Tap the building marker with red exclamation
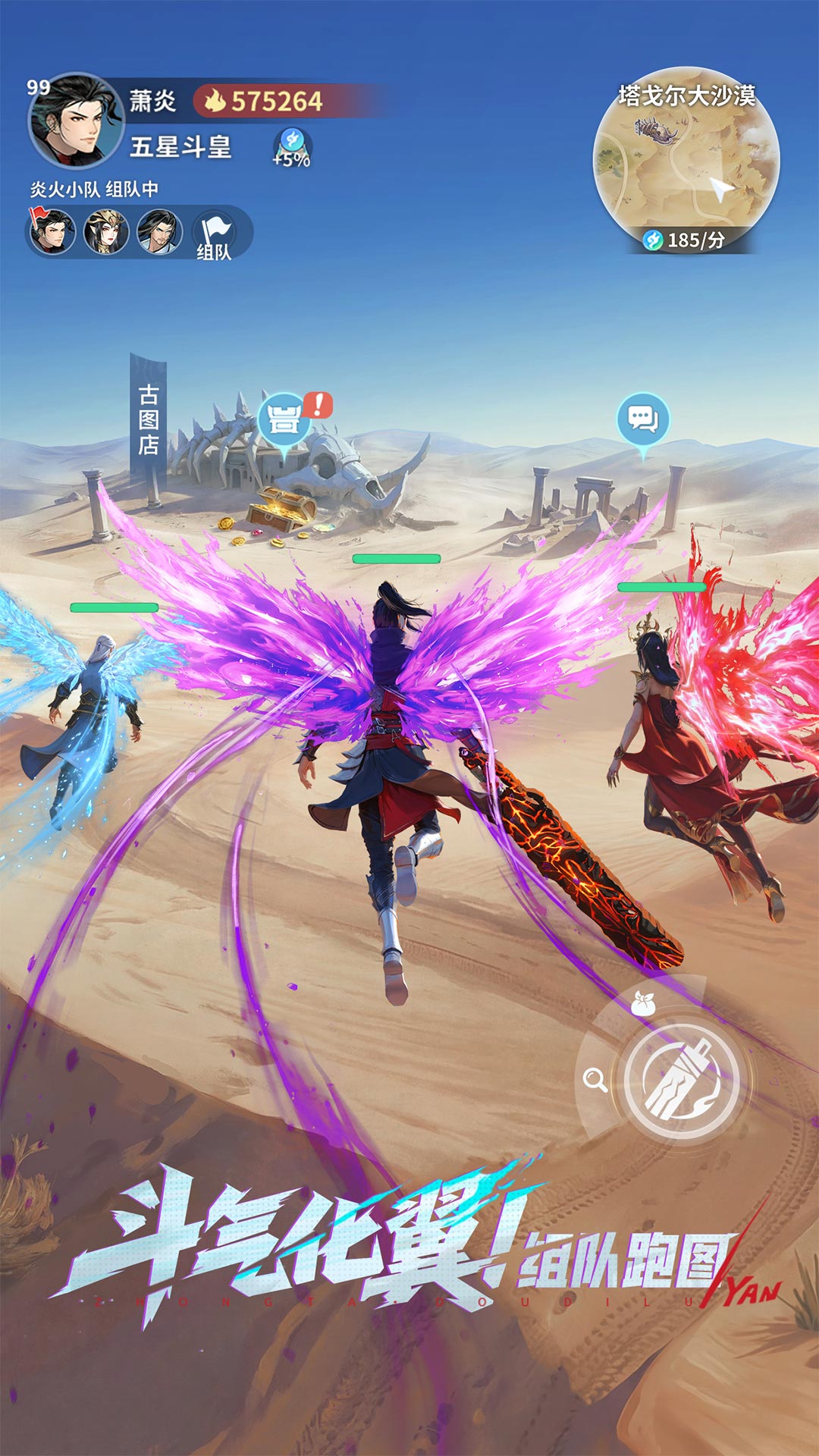 [285, 419]
